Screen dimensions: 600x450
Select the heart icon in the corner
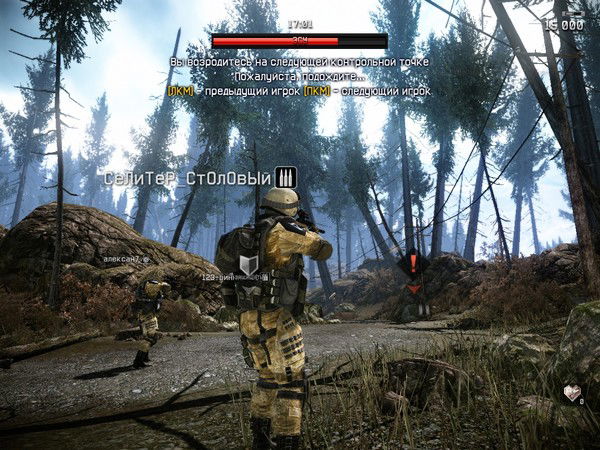click(x=571, y=393)
